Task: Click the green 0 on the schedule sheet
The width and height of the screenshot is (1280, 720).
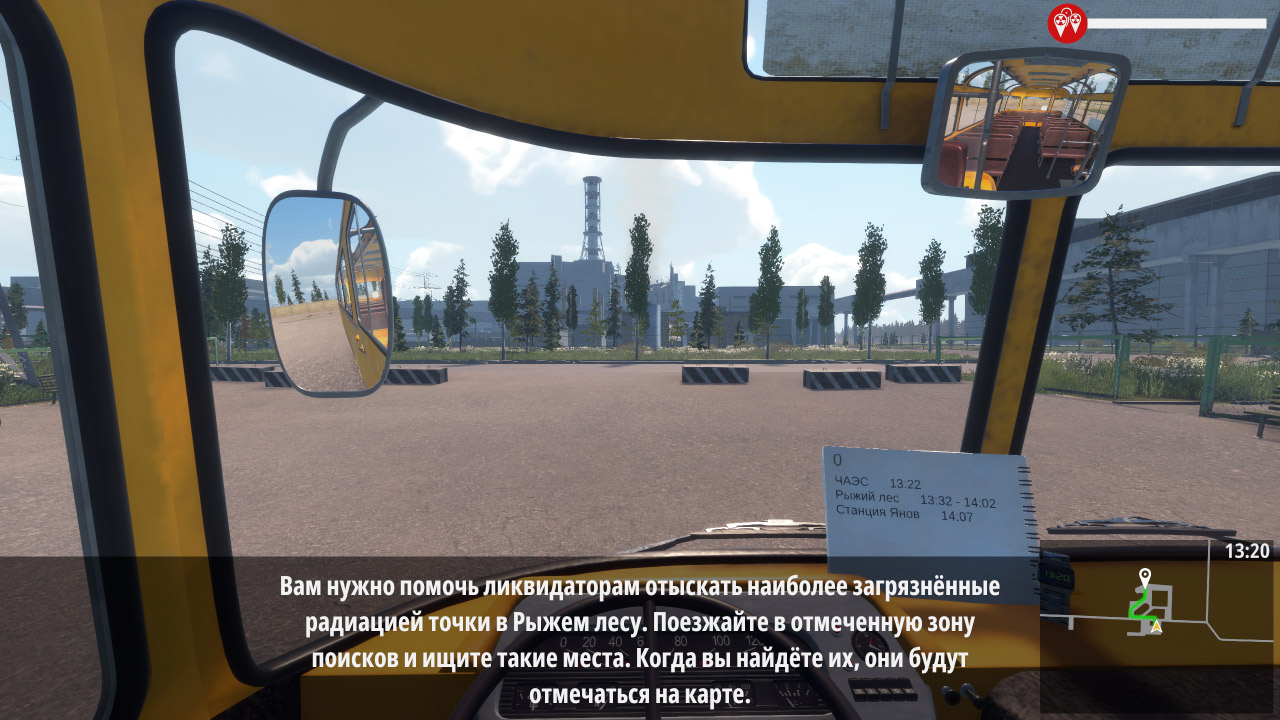Action: pos(837,458)
